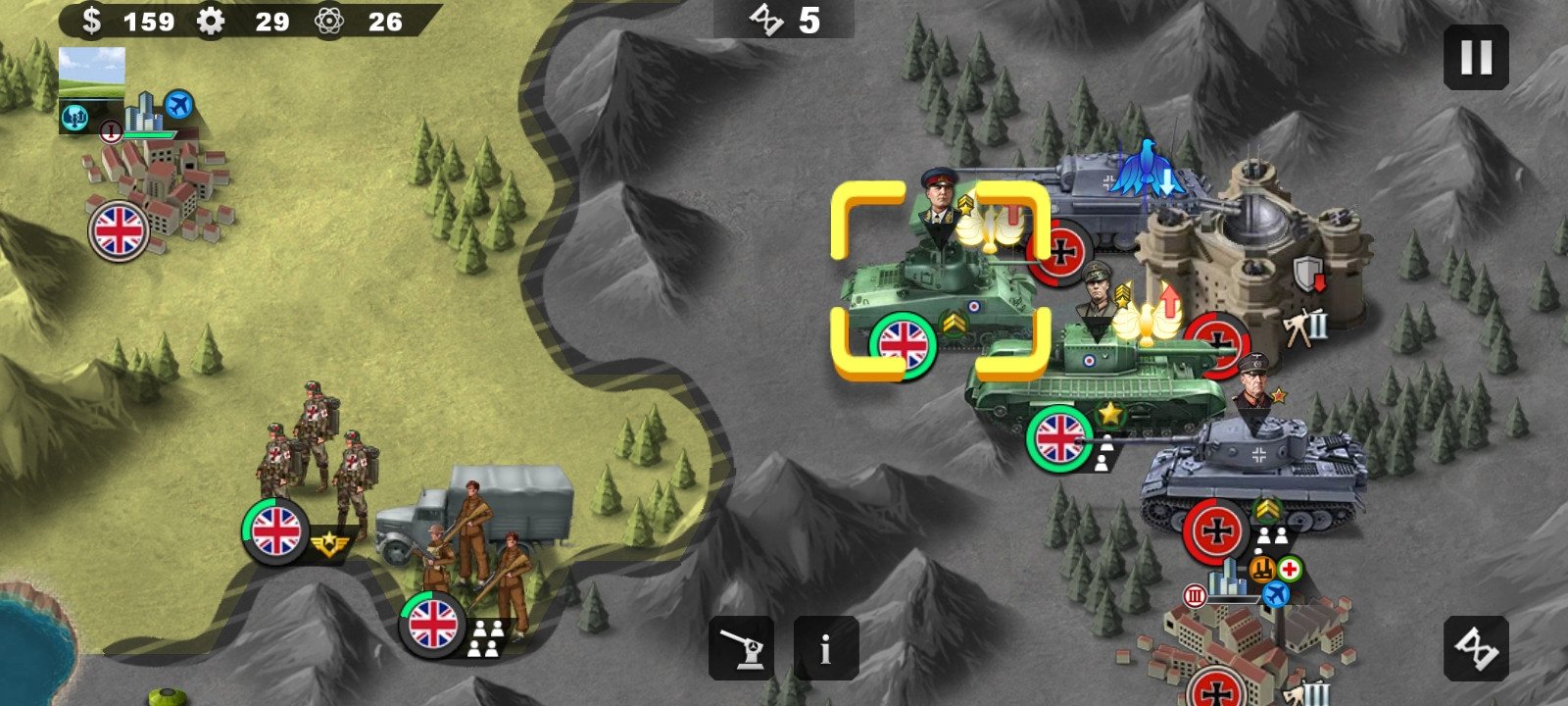Click the terrain preview thumbnail
Image resolution: width=1568 pixels, height=706 pixels.
point(92,73)
